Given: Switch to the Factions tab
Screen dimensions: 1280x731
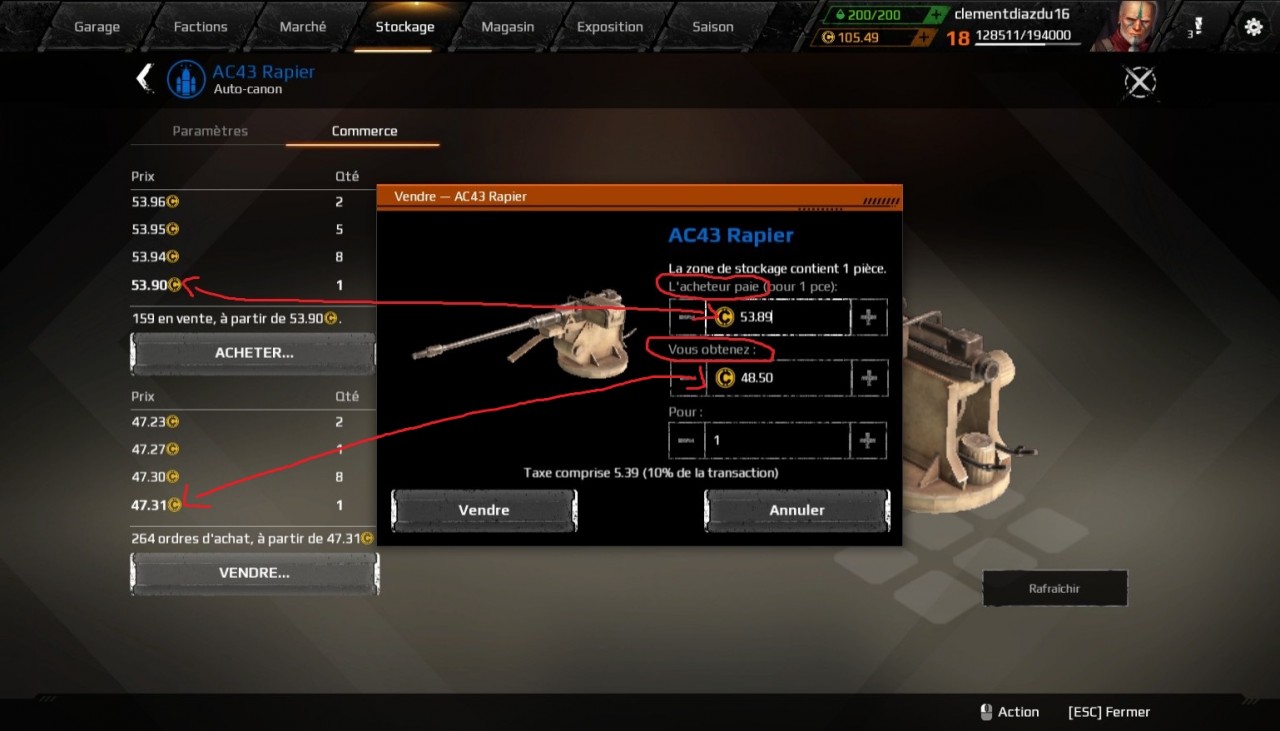Looking at the screenshot, I should [200, 27].
